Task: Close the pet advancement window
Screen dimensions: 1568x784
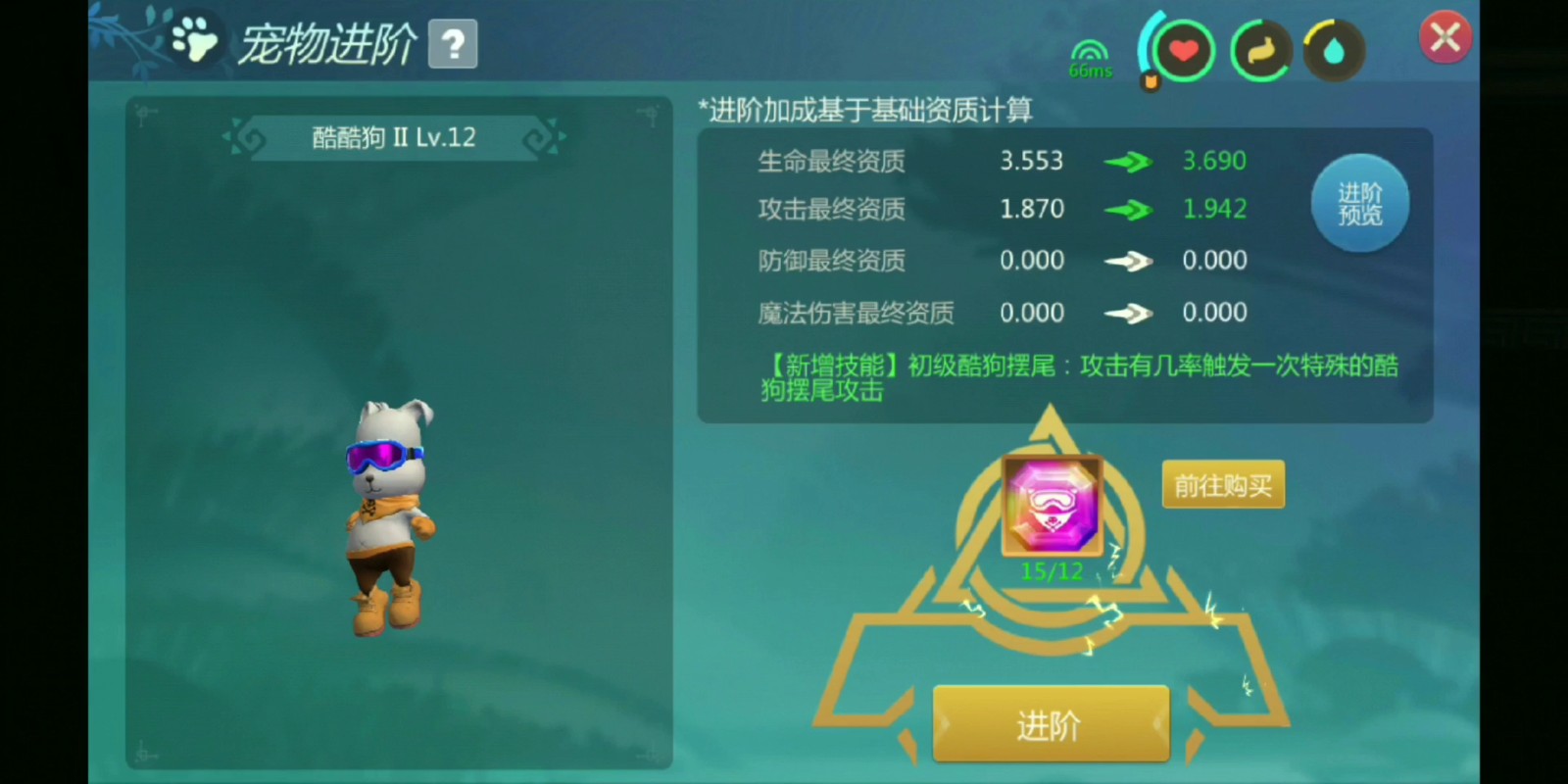Action: [1445, 36]
